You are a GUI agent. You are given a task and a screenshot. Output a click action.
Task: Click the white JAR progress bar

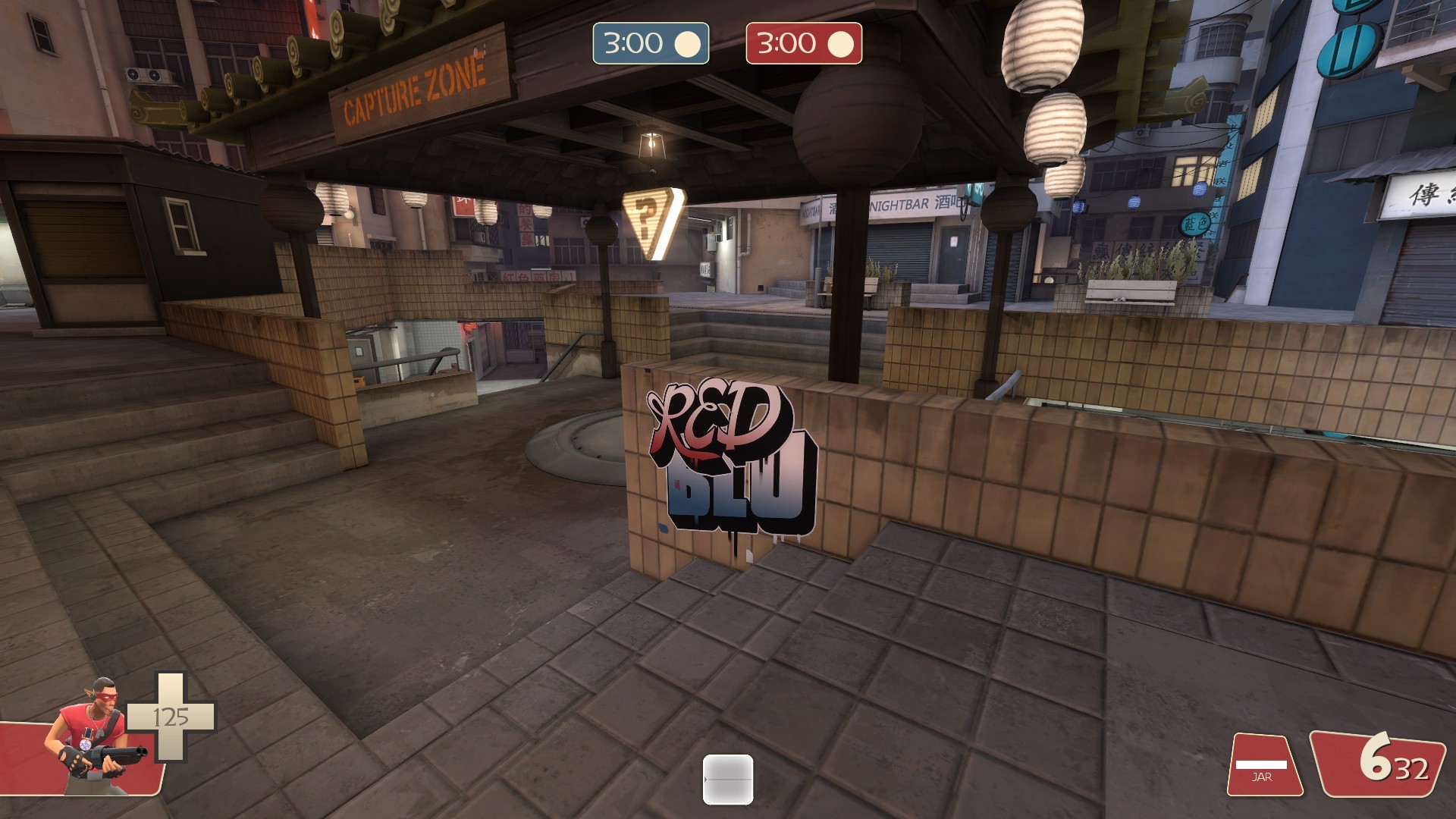pos(1263,764)
